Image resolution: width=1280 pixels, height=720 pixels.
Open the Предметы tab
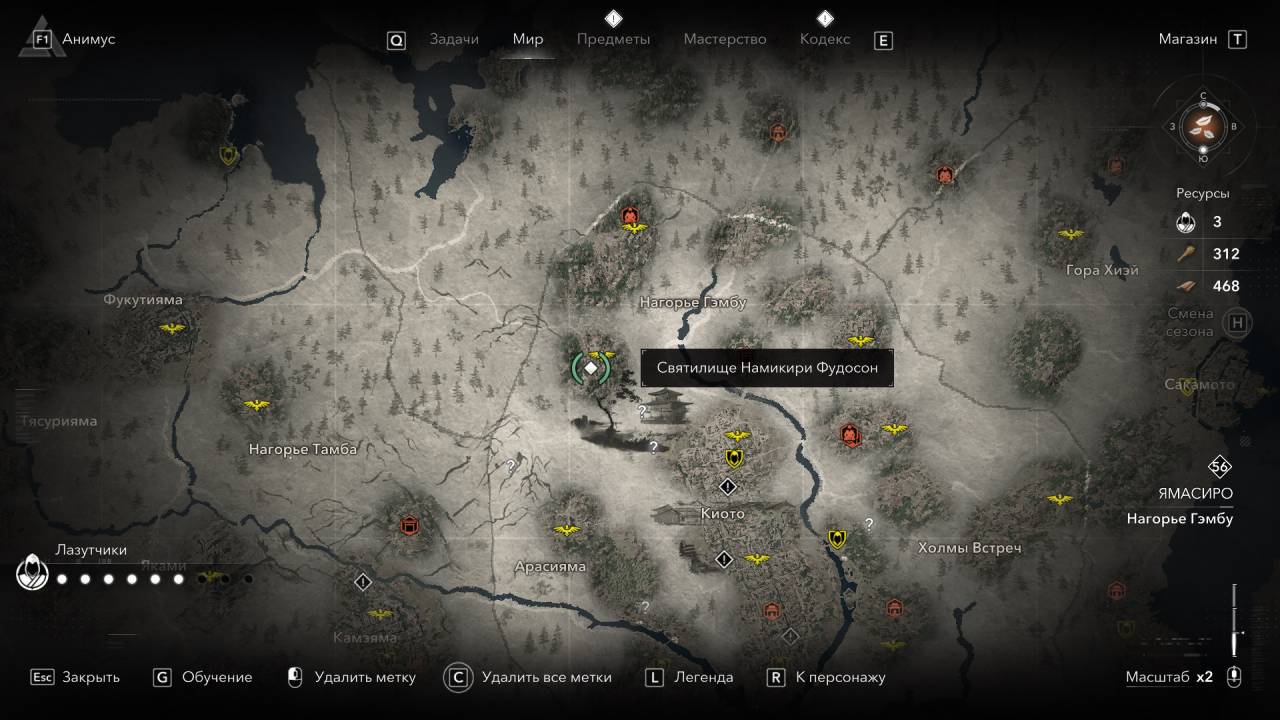613,39
